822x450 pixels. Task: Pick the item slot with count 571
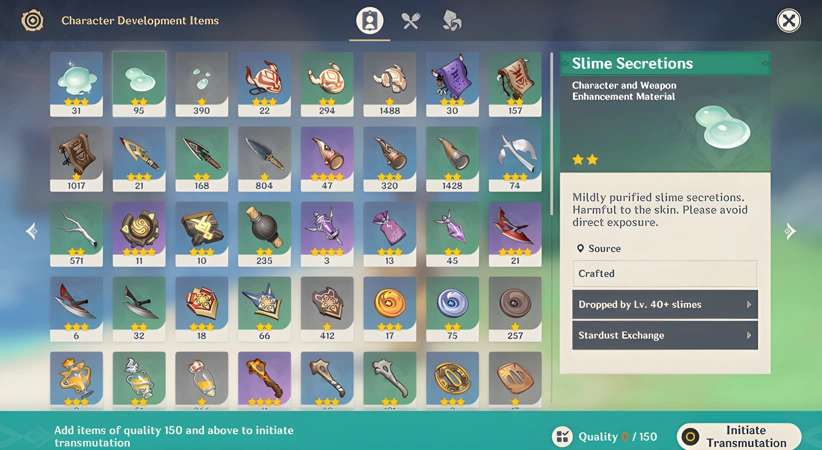coord(76,233)
